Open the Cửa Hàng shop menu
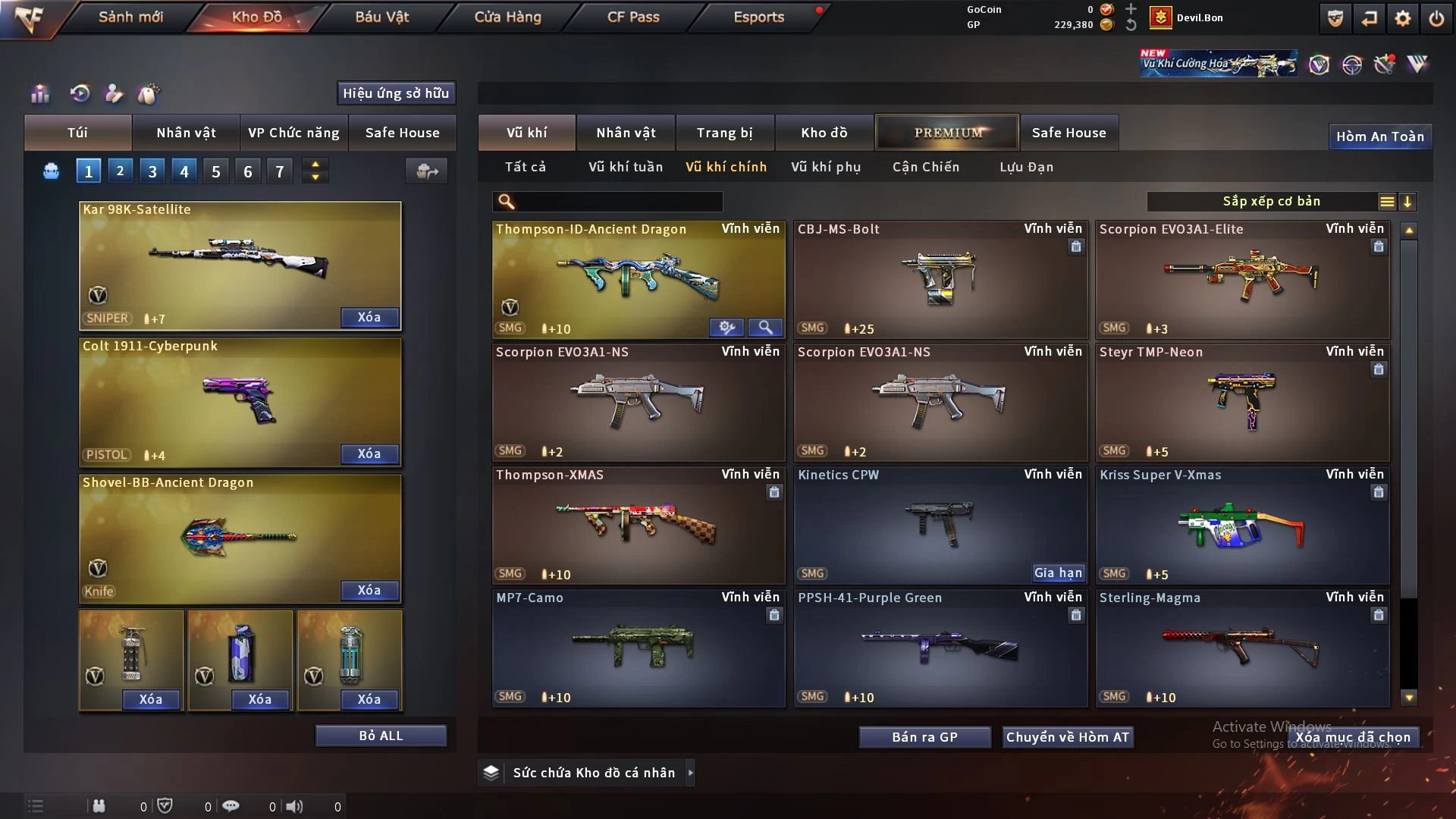Image resolution: width=1456 pixels, height=819 pixels. (507, 17)
